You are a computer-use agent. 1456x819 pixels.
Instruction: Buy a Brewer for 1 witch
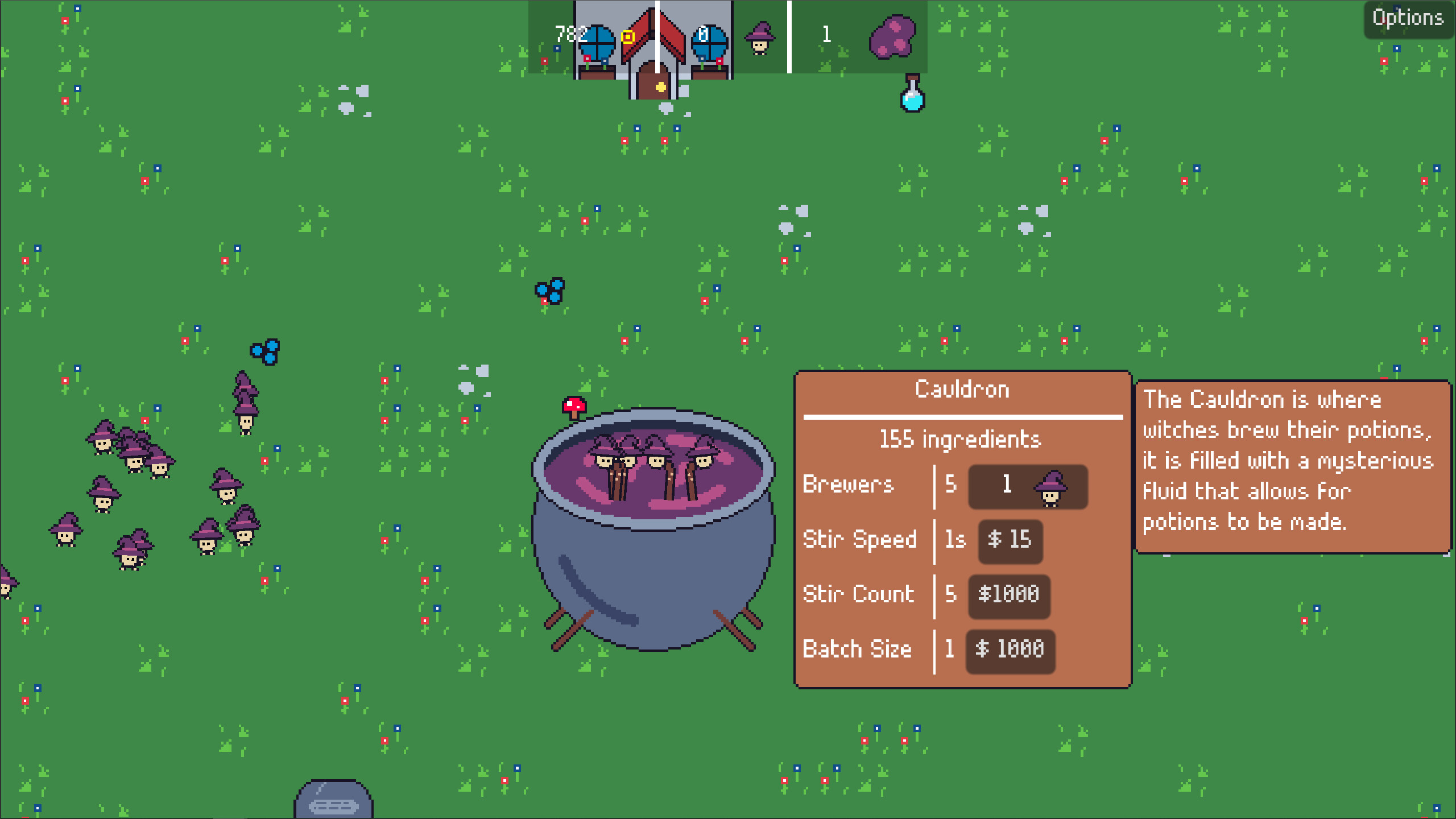[1028, 487]
